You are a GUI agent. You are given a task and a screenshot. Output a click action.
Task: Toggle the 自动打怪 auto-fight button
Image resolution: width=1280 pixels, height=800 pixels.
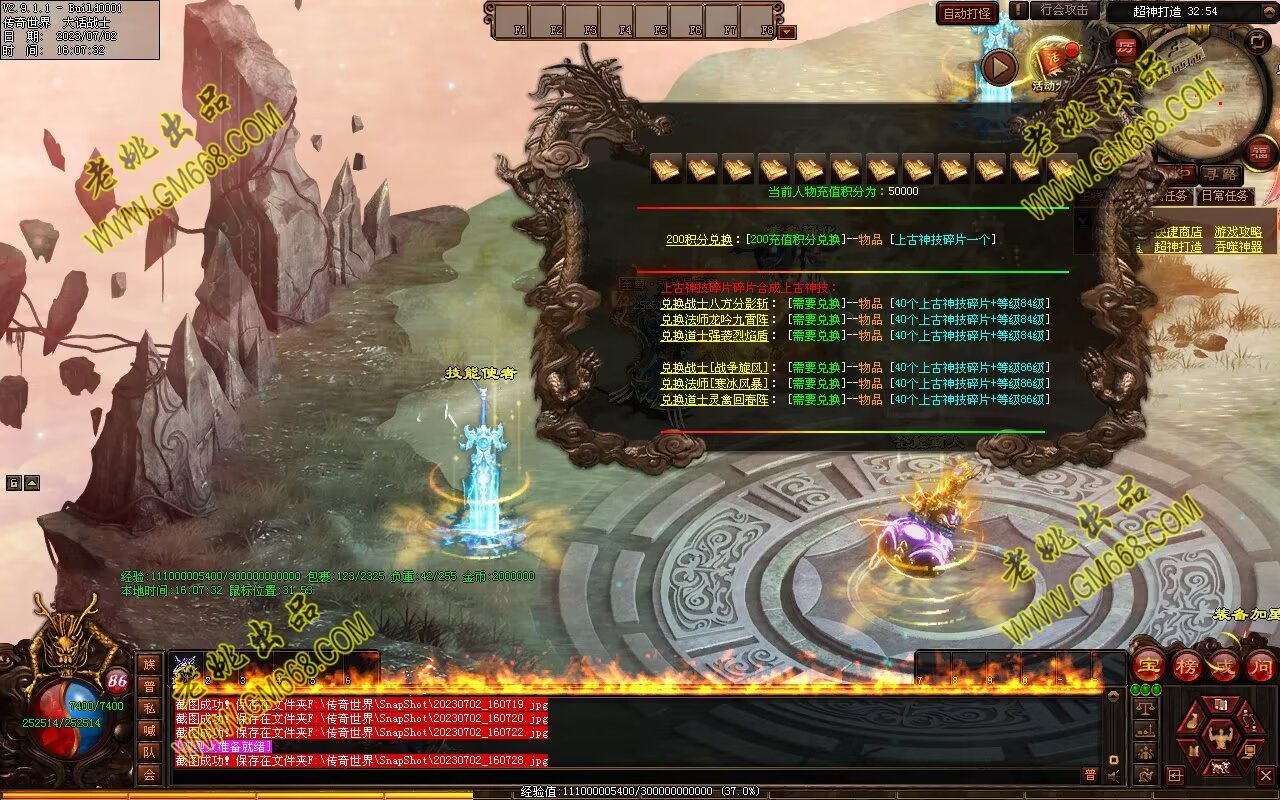[x=967, y=13]
